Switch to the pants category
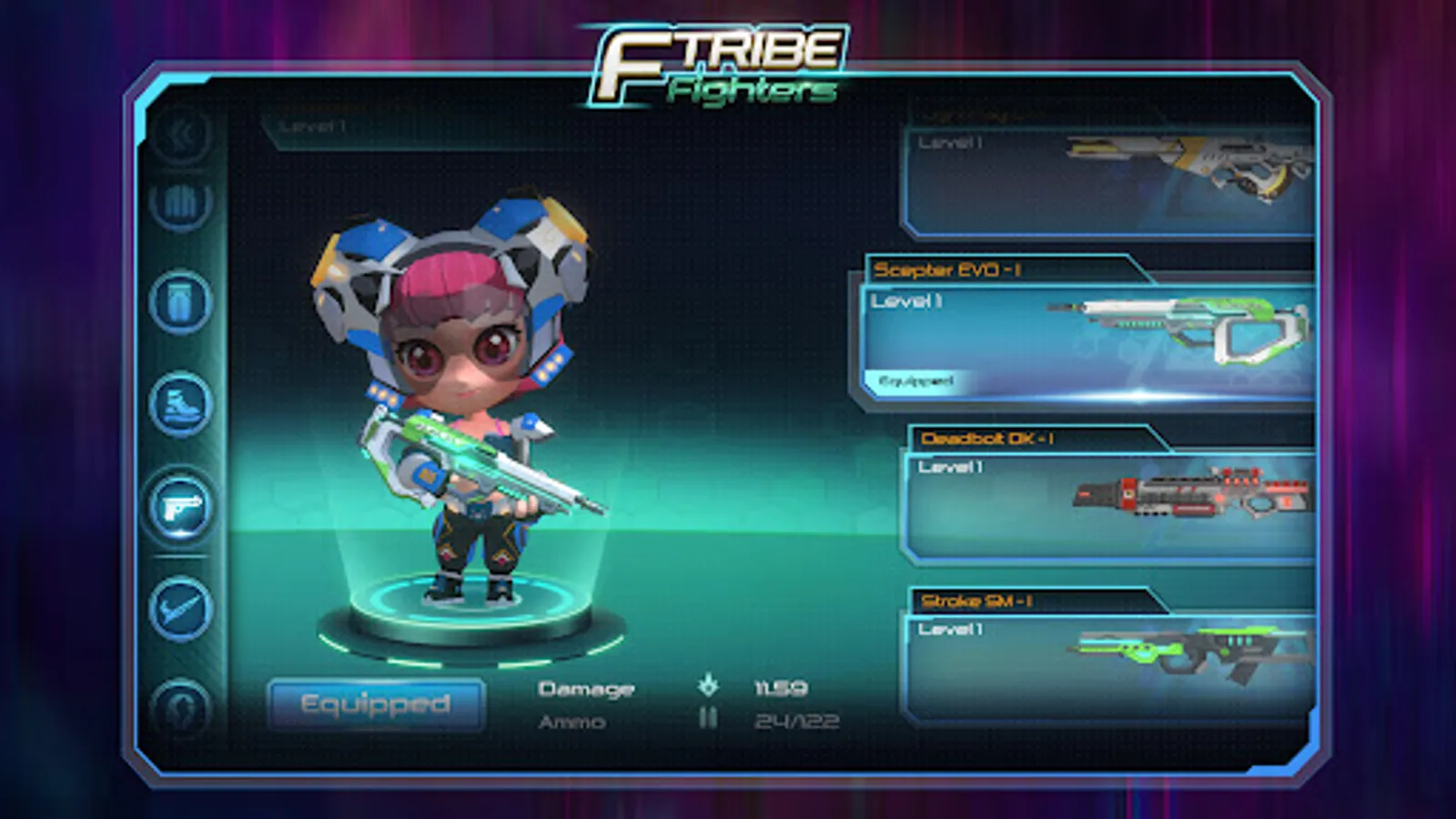This screenshot has height=819, width=1456. click(x=182, y=302)
